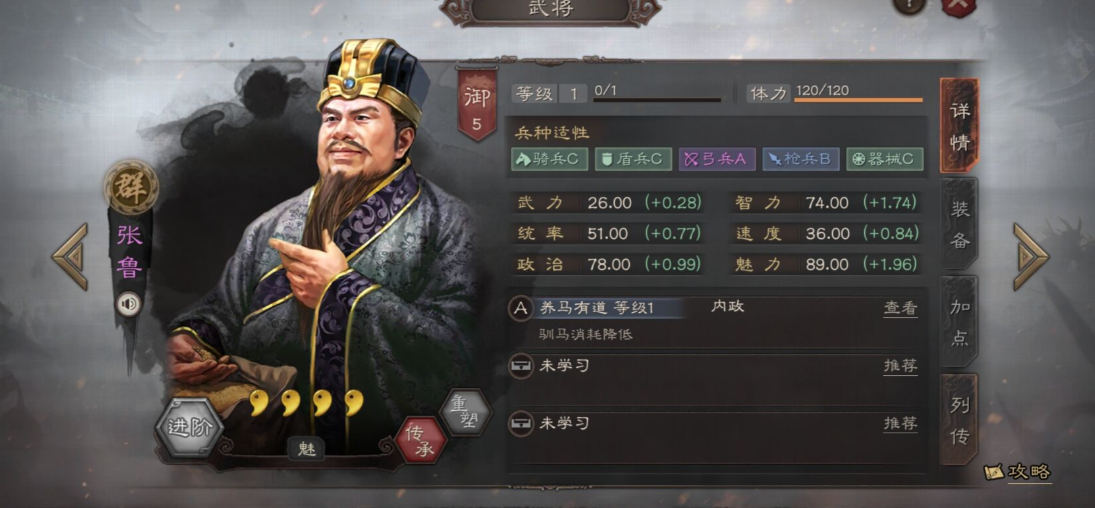
Task: Switch to the 加点 attribute points tab
Action: 960,321
